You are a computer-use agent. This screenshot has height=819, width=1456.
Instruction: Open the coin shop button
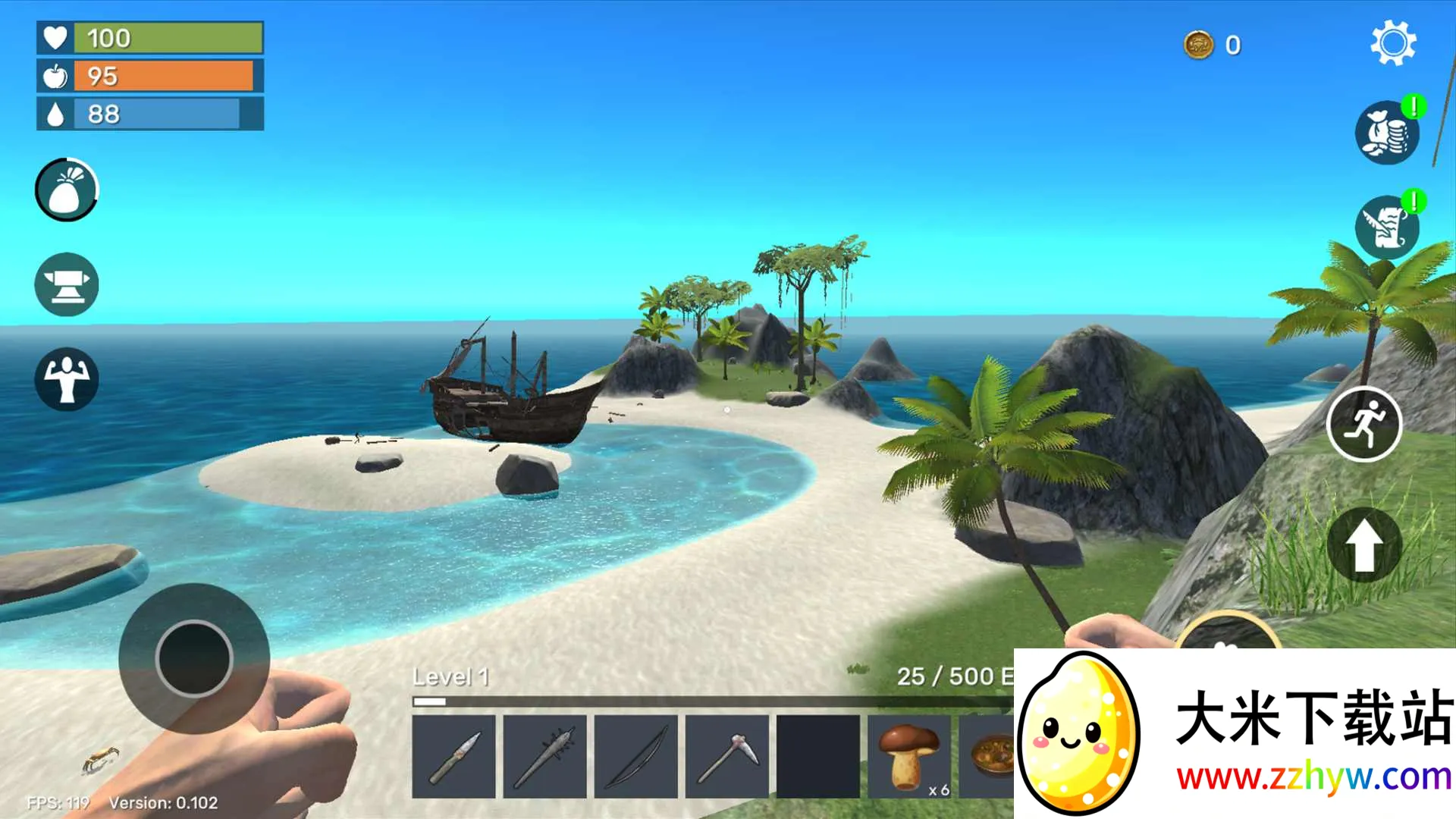[1387, 133]
